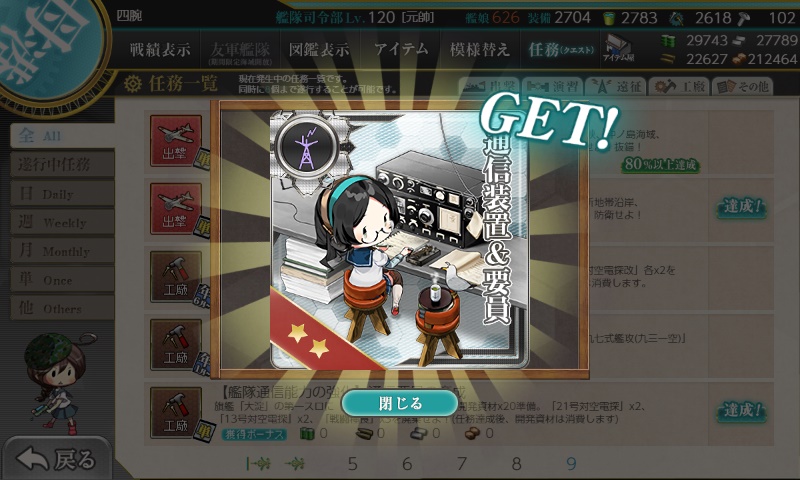Screen dimensions: 800x480
Task: Open the 友軍艦隊 menu entry
Action: (239, 49)
